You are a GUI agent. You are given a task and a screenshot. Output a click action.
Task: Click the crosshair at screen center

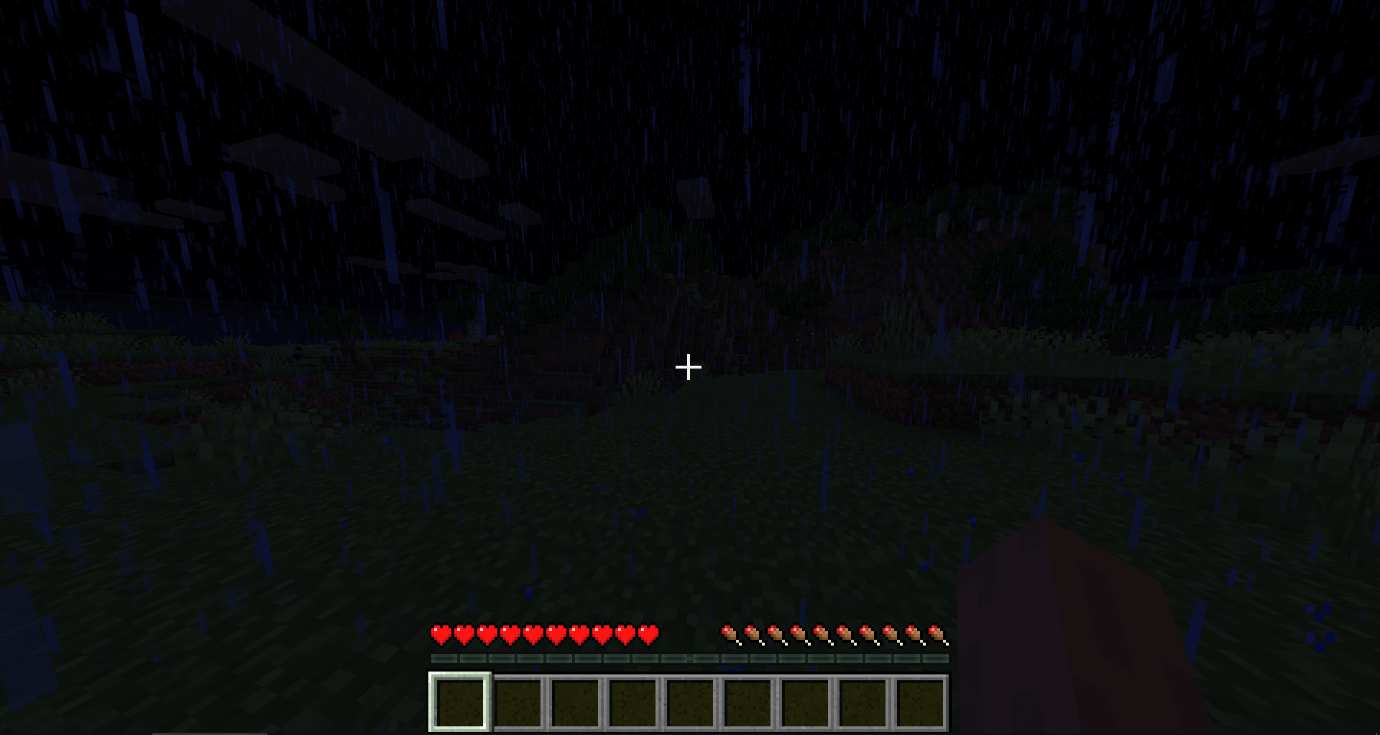pos(688,367)
